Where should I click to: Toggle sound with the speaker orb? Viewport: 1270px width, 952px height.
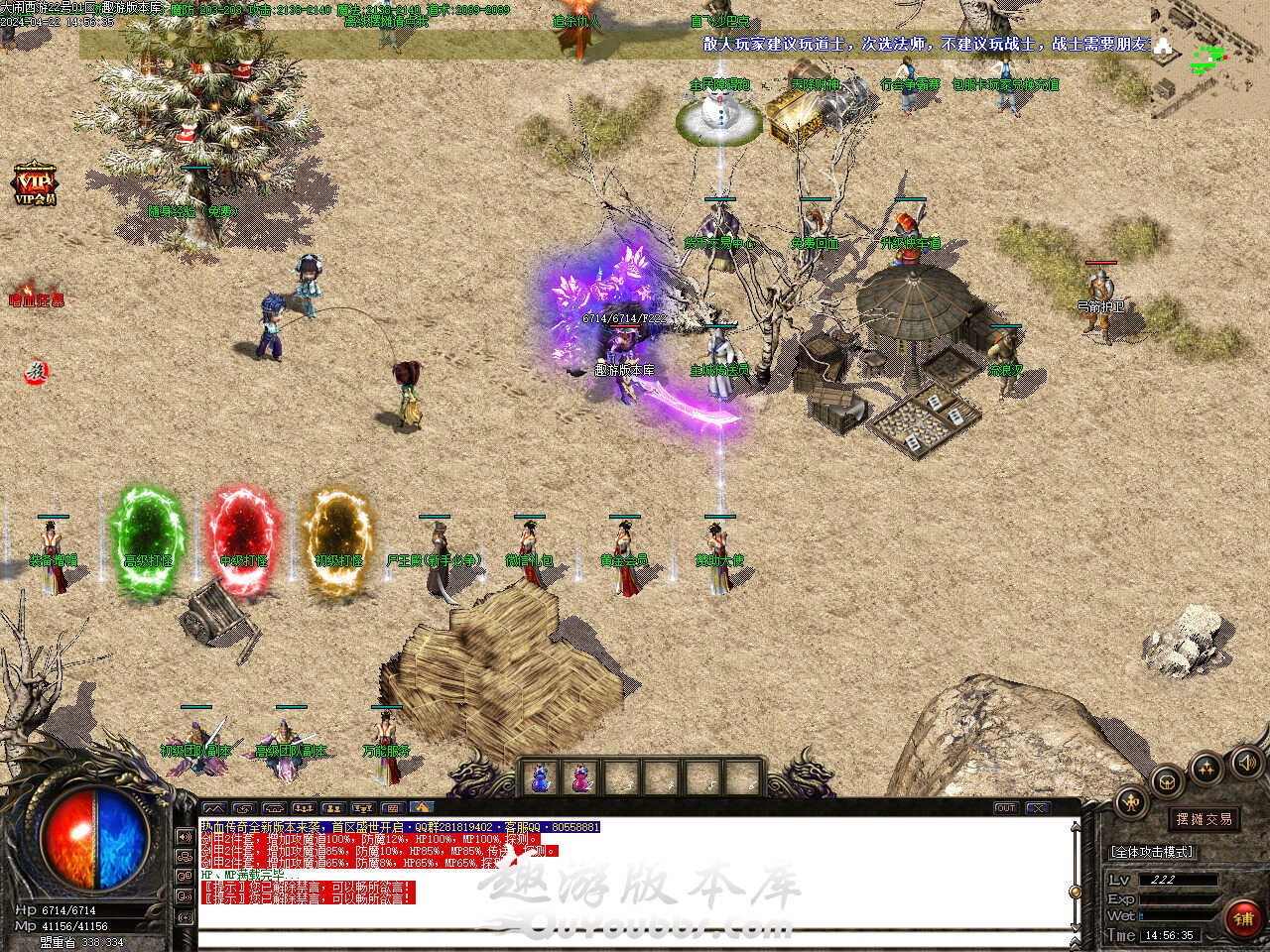click(1246, 763)
